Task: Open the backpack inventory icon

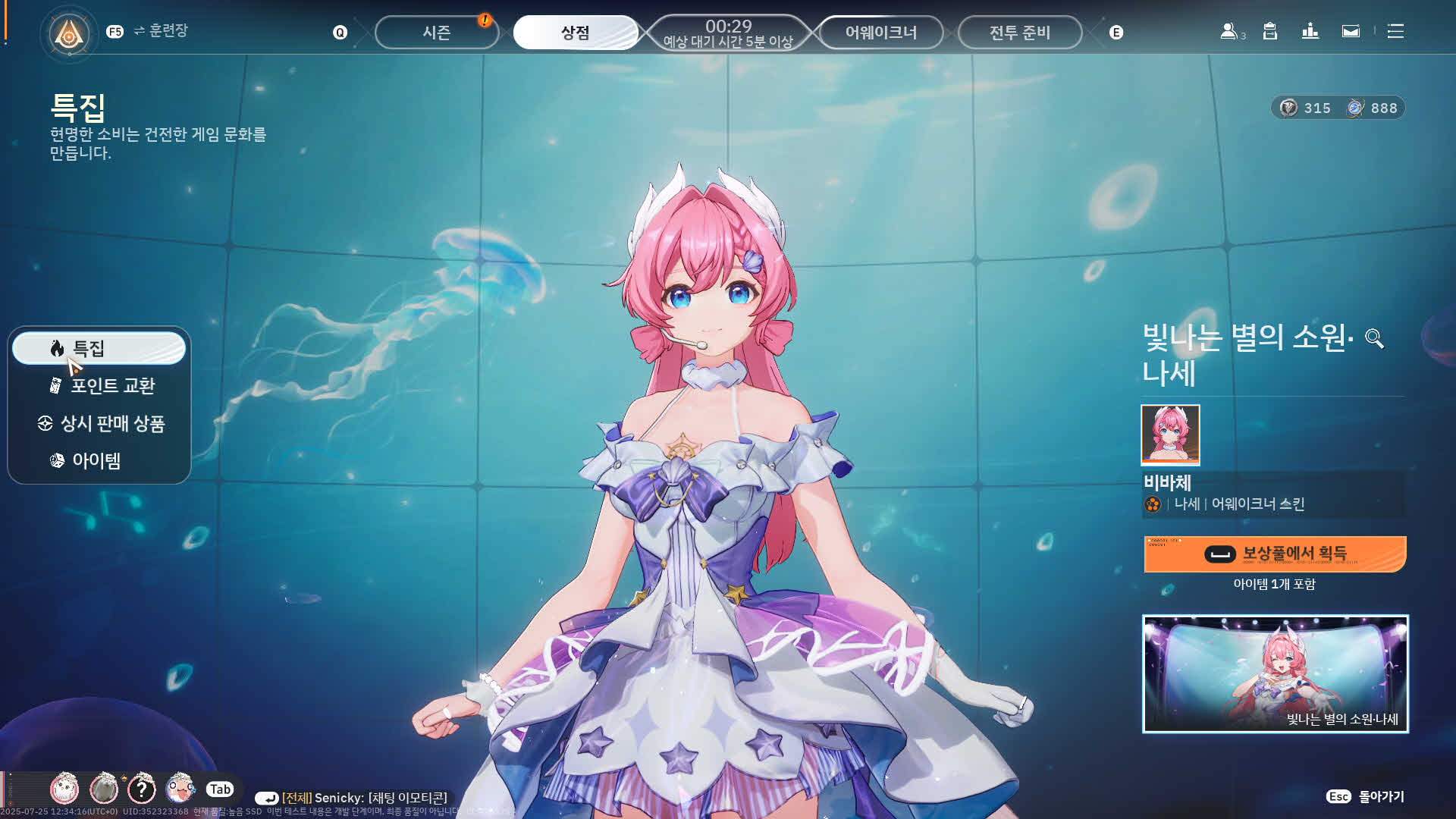Action: [1270, 32]
